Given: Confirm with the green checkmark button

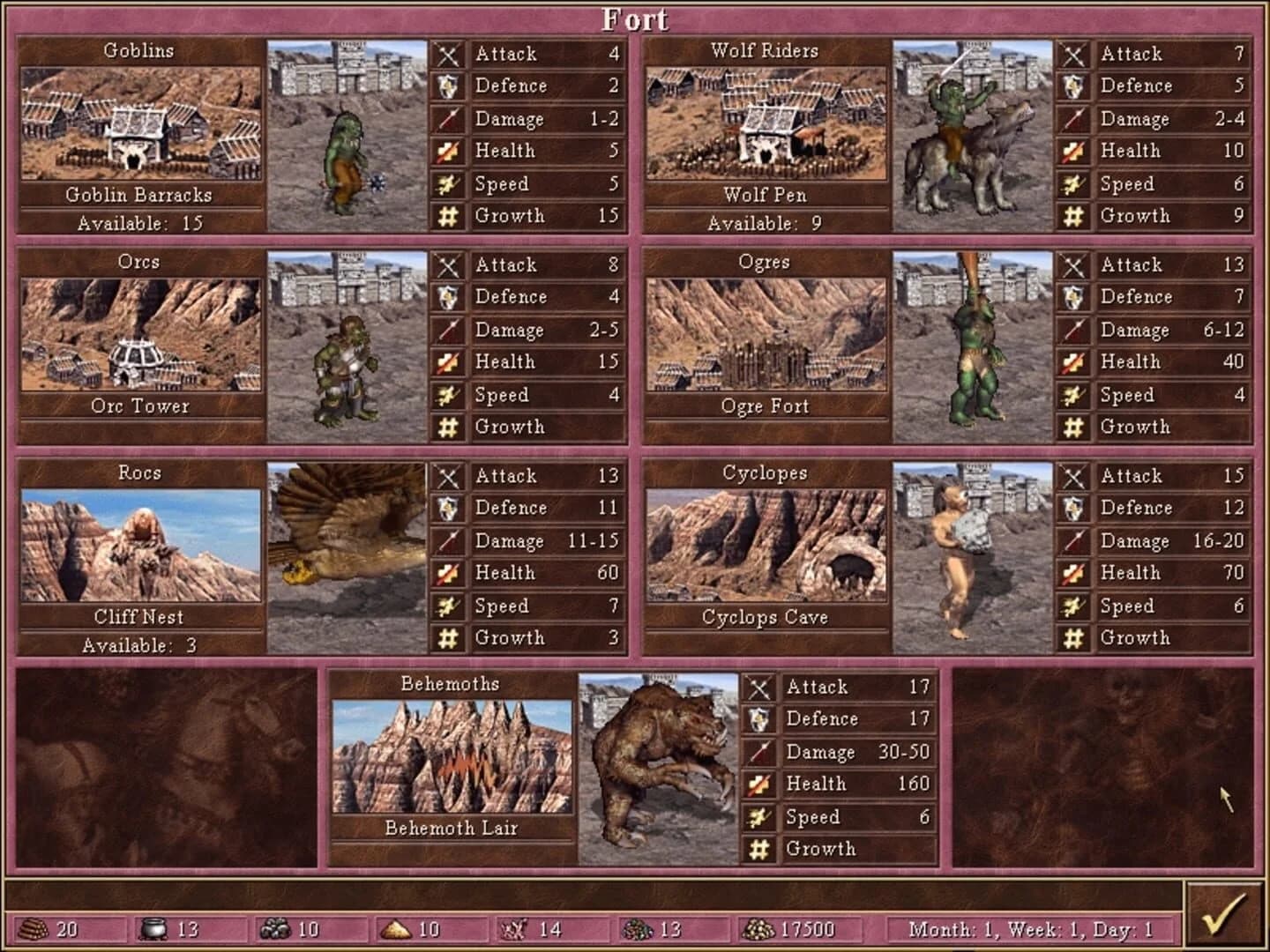Looking at the screenshot, I should pos(1226,916).
